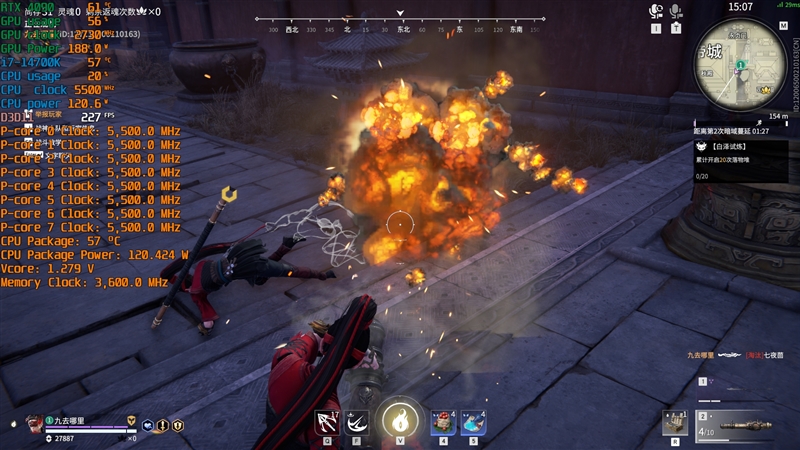Screen dimensions: 800x450
Task: Use the blue armor powder item slot
Action: (x=474, y=422)
